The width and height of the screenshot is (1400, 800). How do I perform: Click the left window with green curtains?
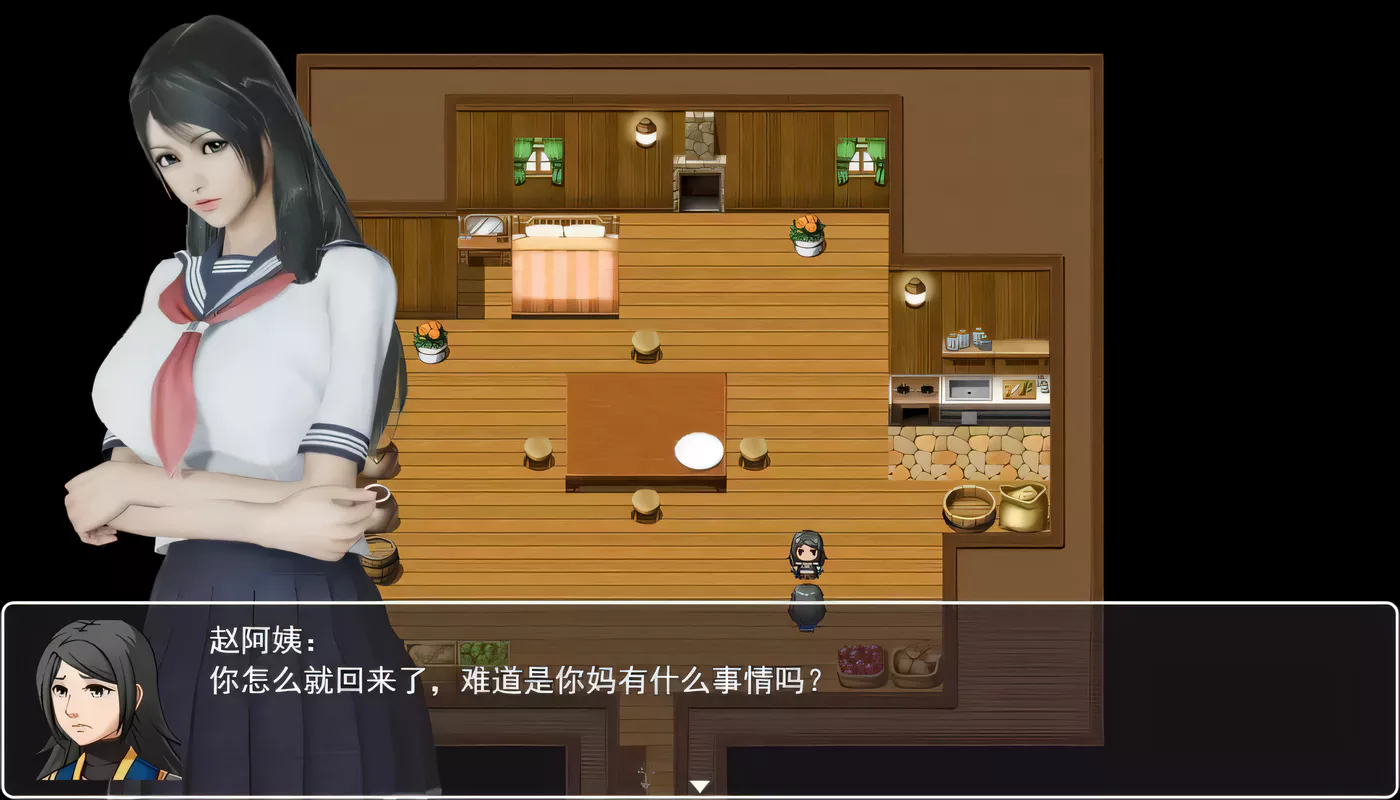(x=537, y=160)
